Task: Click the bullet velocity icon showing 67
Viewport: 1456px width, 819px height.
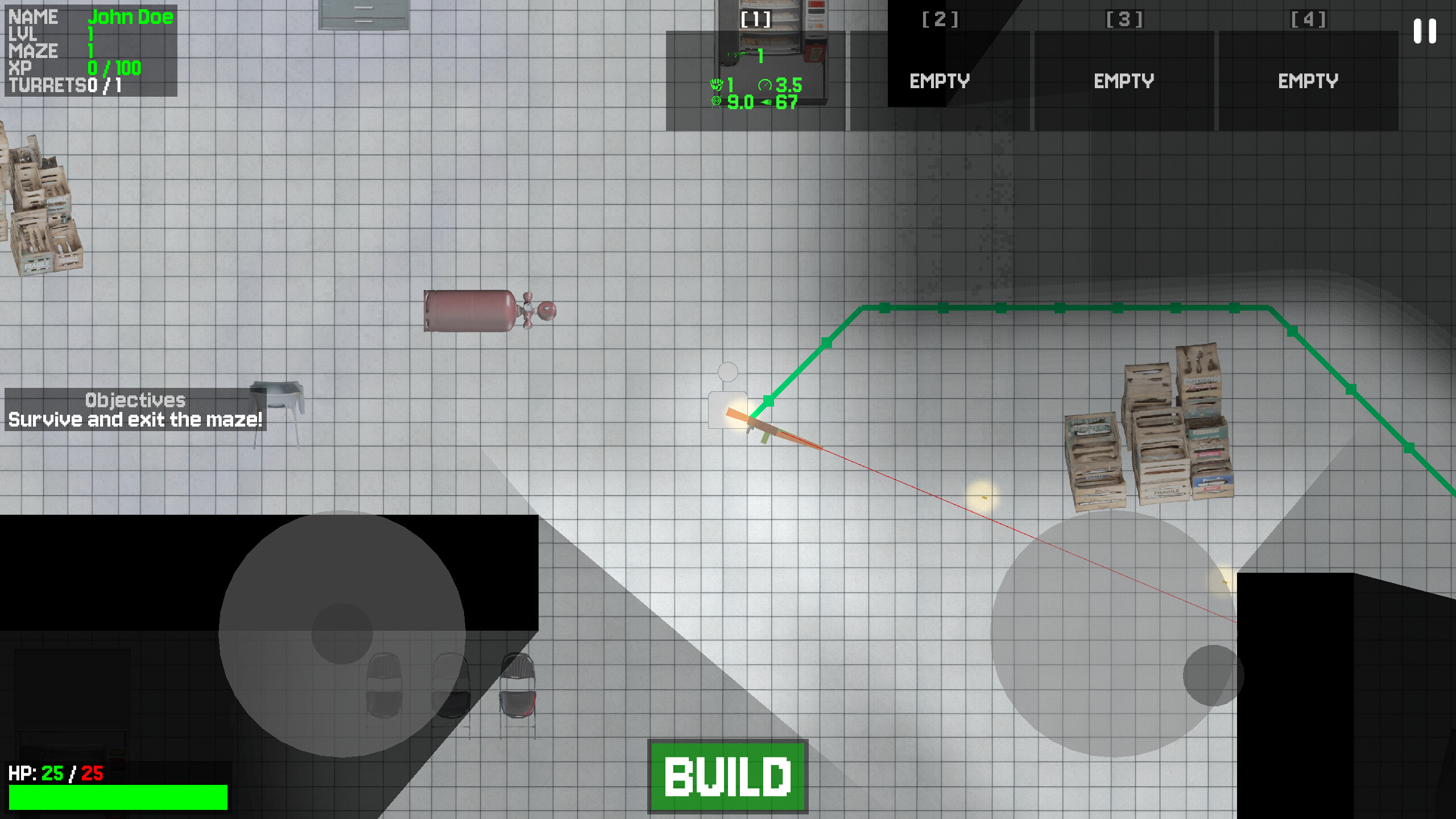Action: pos(765,104)
